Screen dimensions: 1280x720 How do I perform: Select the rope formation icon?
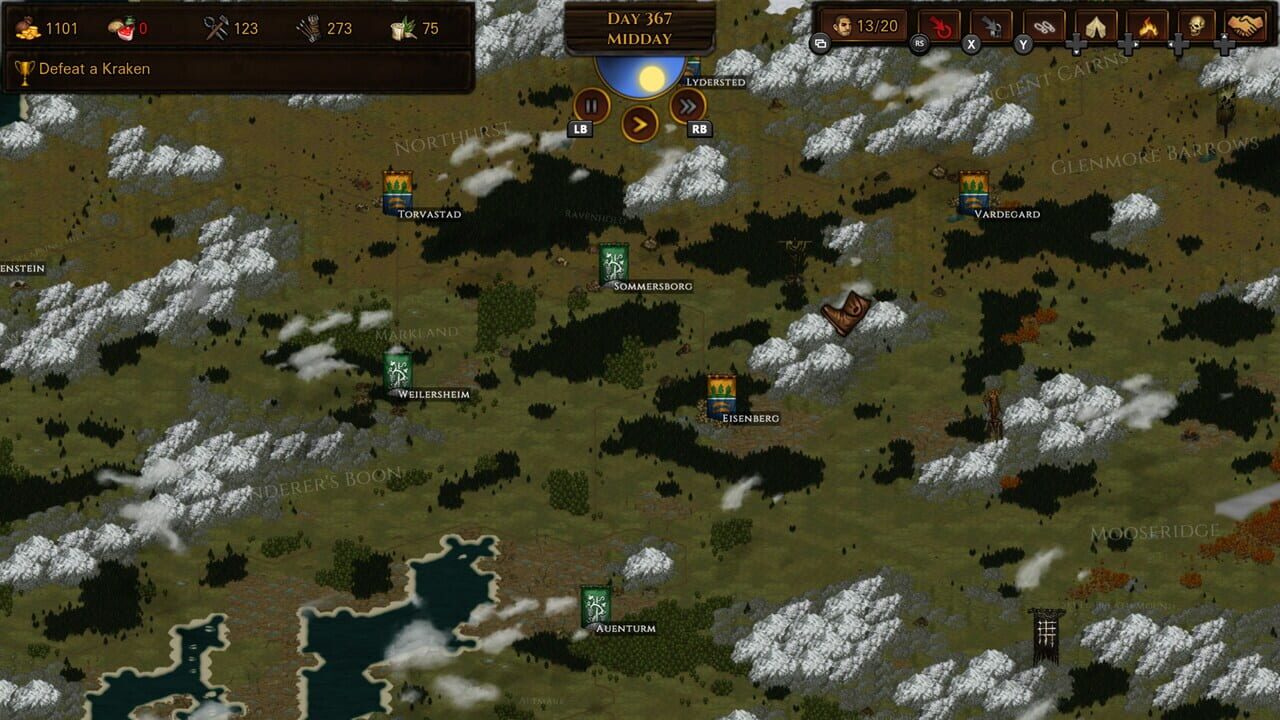(x=1043, y=25)
